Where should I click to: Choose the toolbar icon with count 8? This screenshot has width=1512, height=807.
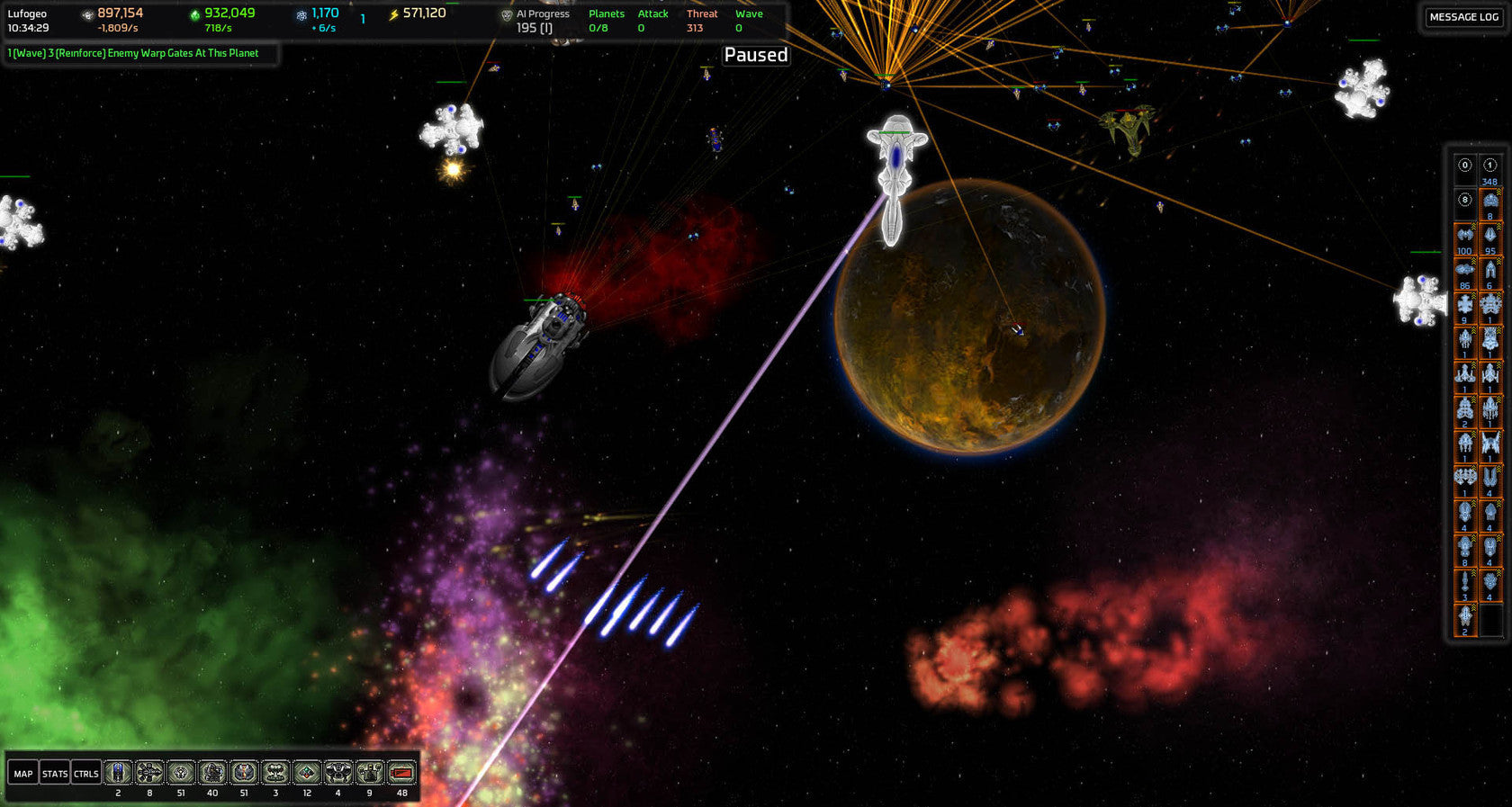tap(149, 773)
